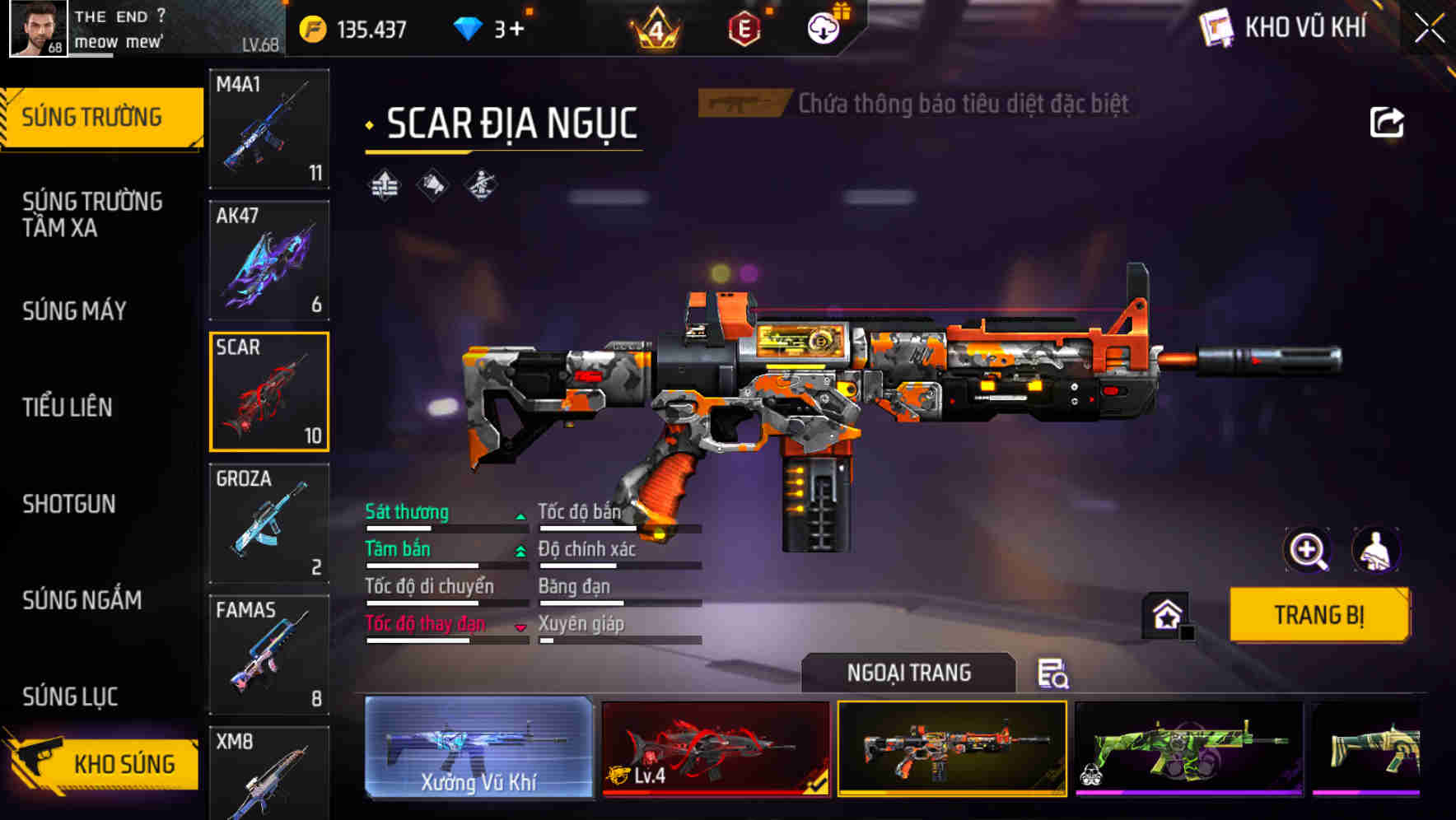This screenshot has width=1456, height=820.
Task: Open Kho Súng at the bottom left
Action: coord(124,763)
